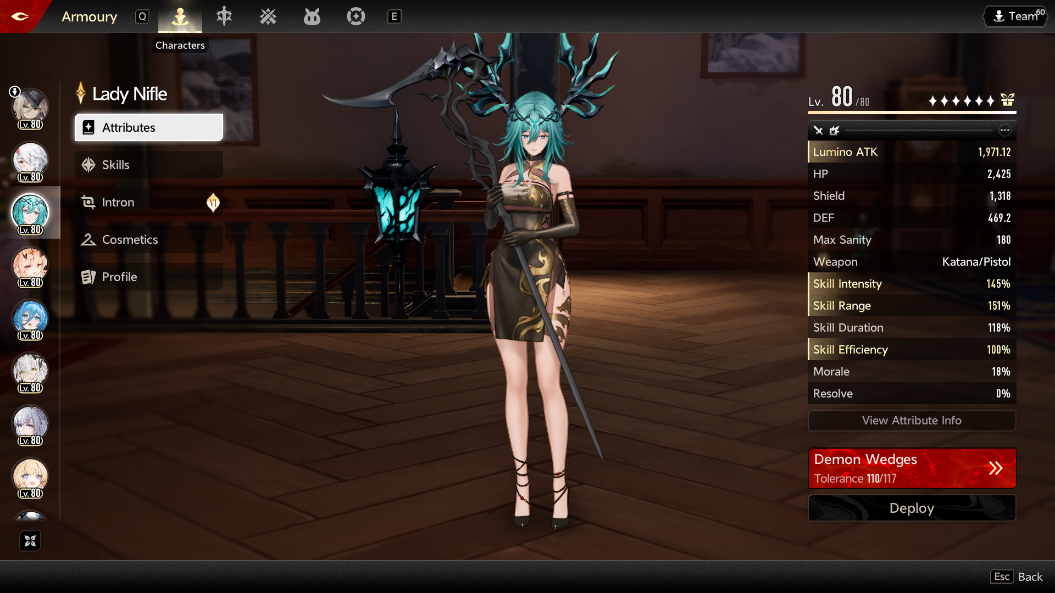Select the Intron menu entry
The image size is (1055, 593).
148,202
